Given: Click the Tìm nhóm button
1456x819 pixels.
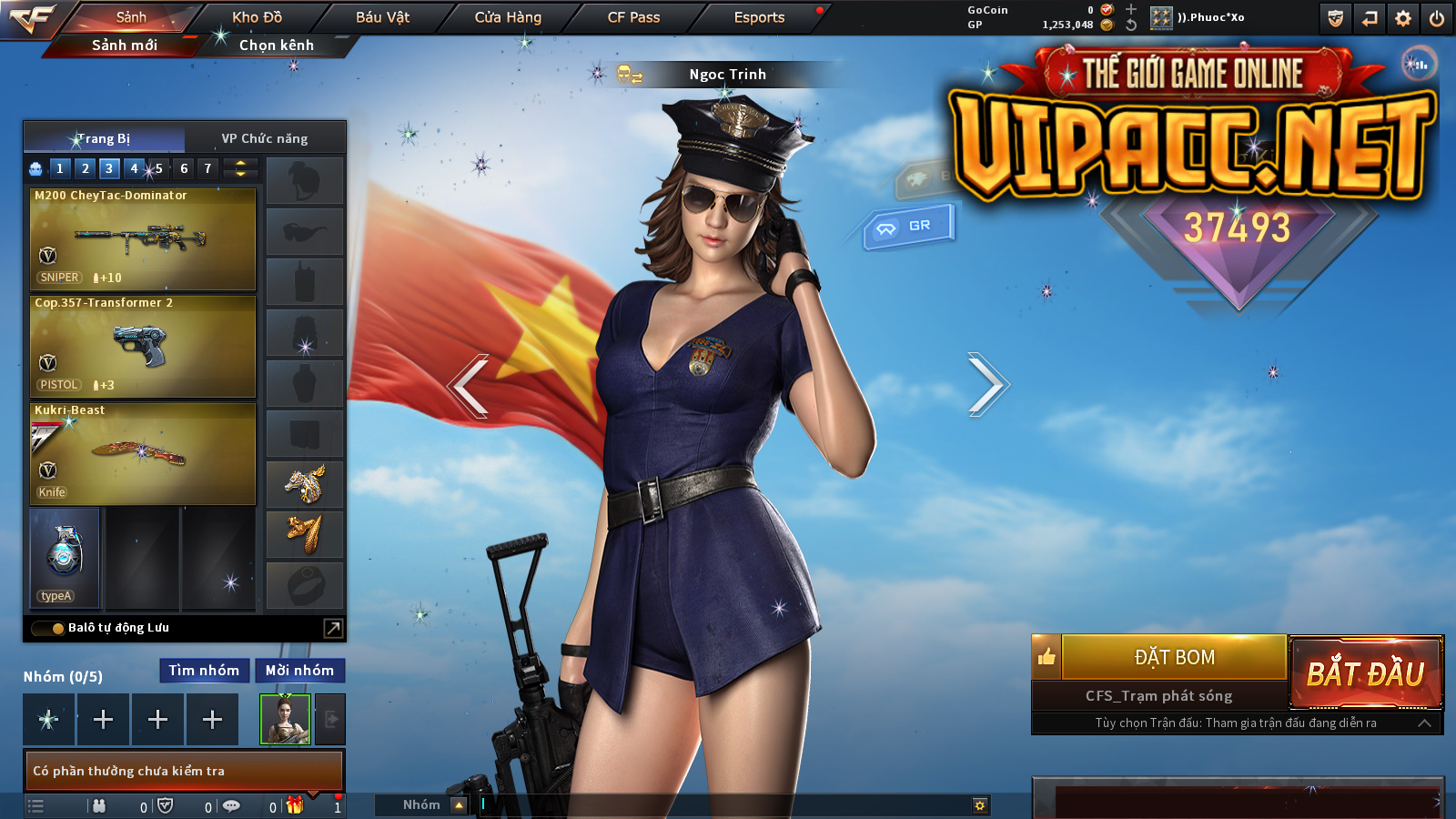Looking at the screenshot, I should coord(204,671).
